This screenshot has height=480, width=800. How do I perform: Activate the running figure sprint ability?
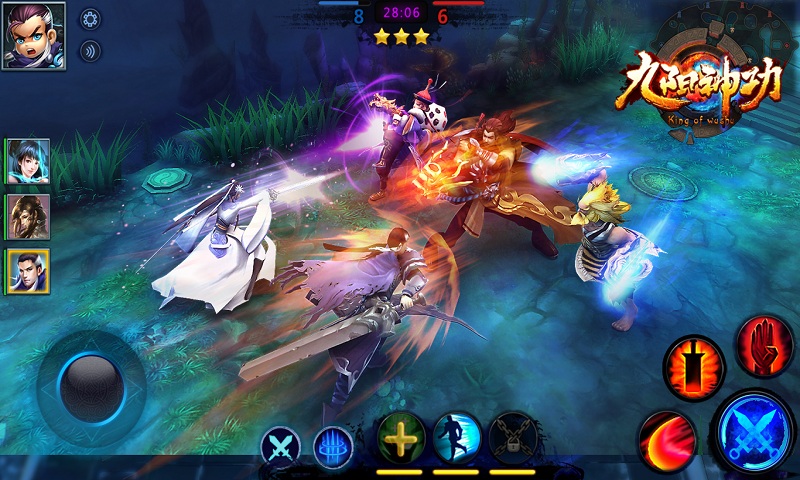coord(457,437)
